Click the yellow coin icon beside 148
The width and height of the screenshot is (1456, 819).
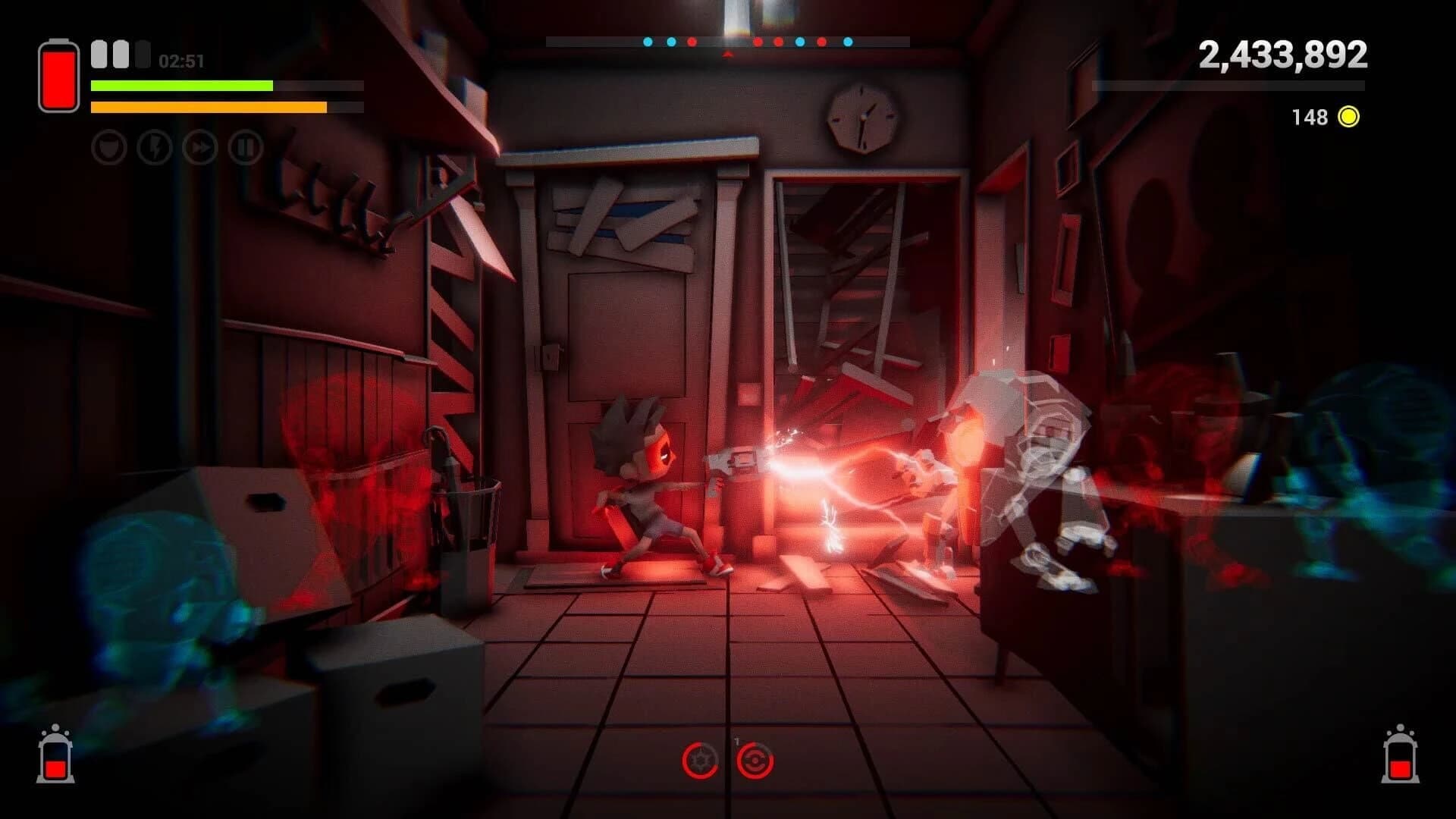coord(1348,117)
